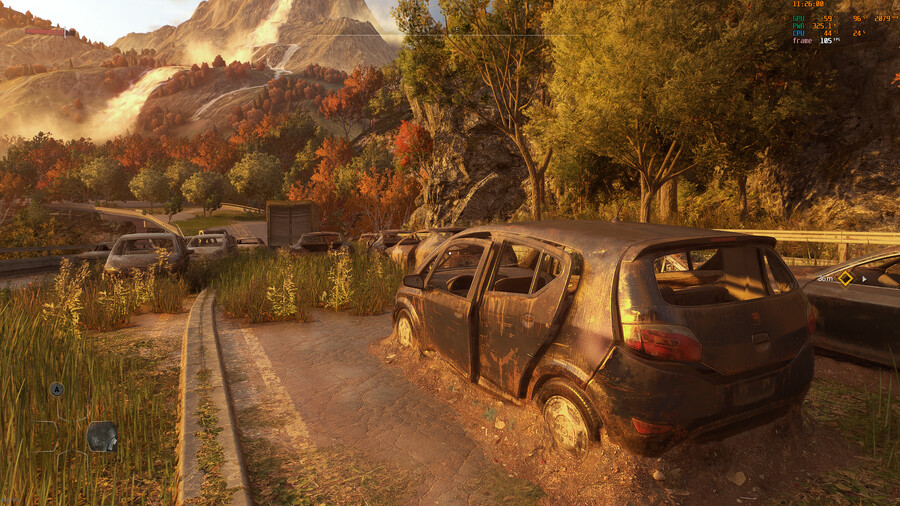Click the yellow diamond objective marker
This screenshot has height=506, width=900.
845,278
